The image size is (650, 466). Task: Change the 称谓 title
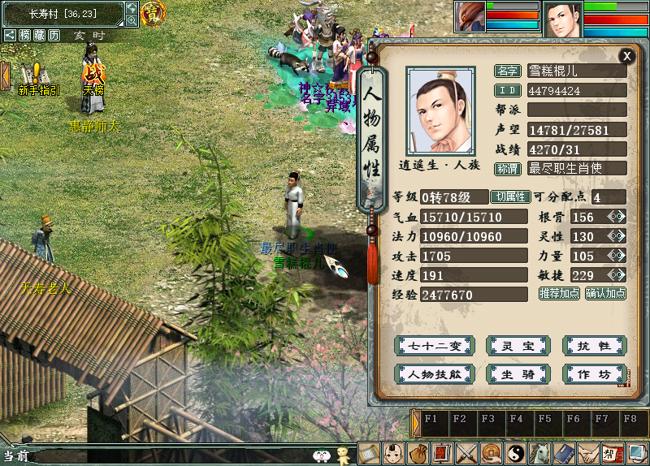coord(508,168)
